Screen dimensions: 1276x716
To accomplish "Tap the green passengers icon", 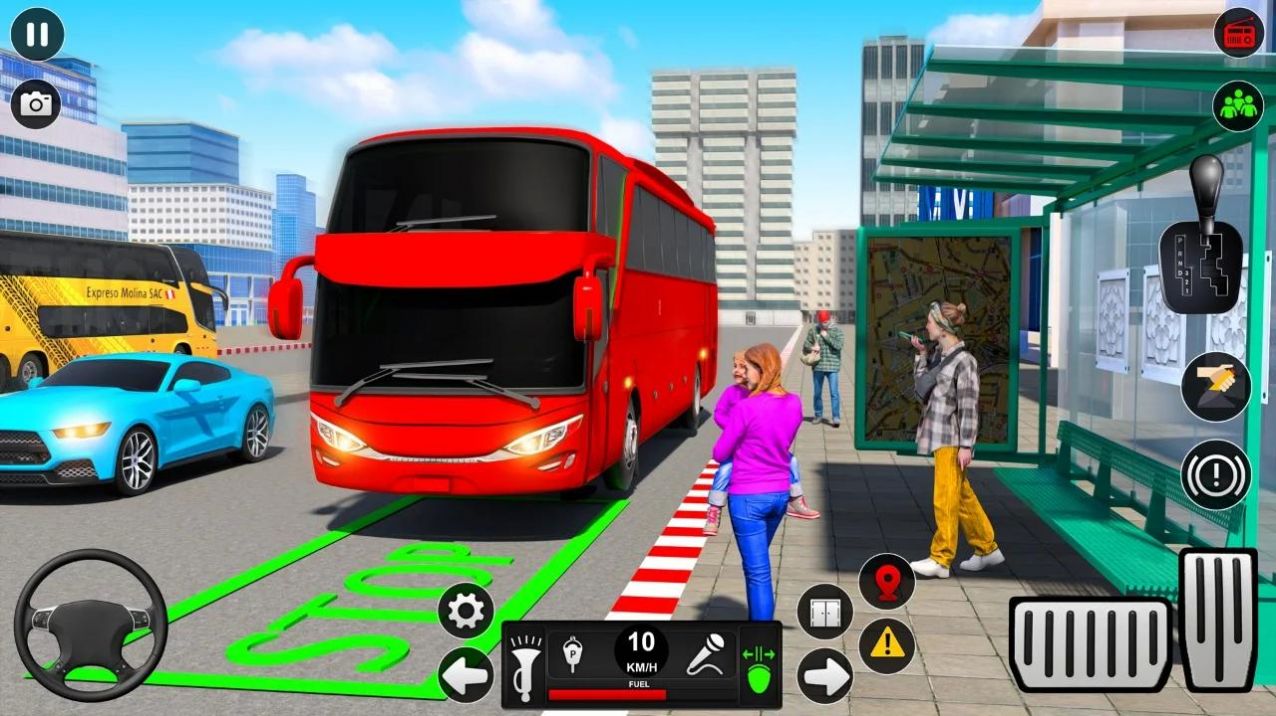I will pos(1238,106).
